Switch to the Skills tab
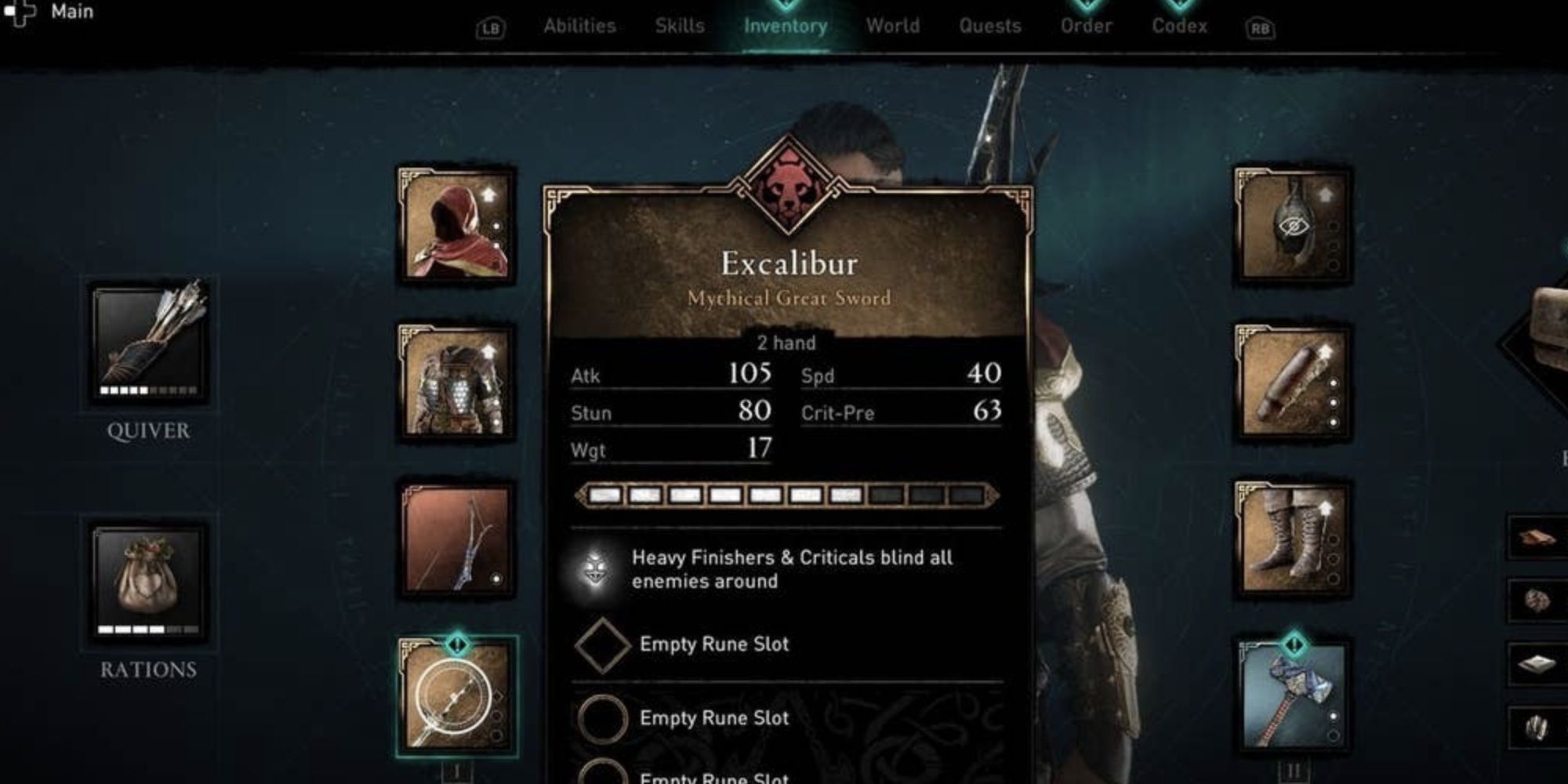Viewport: 1568px width, 784px height. point(681,25)
